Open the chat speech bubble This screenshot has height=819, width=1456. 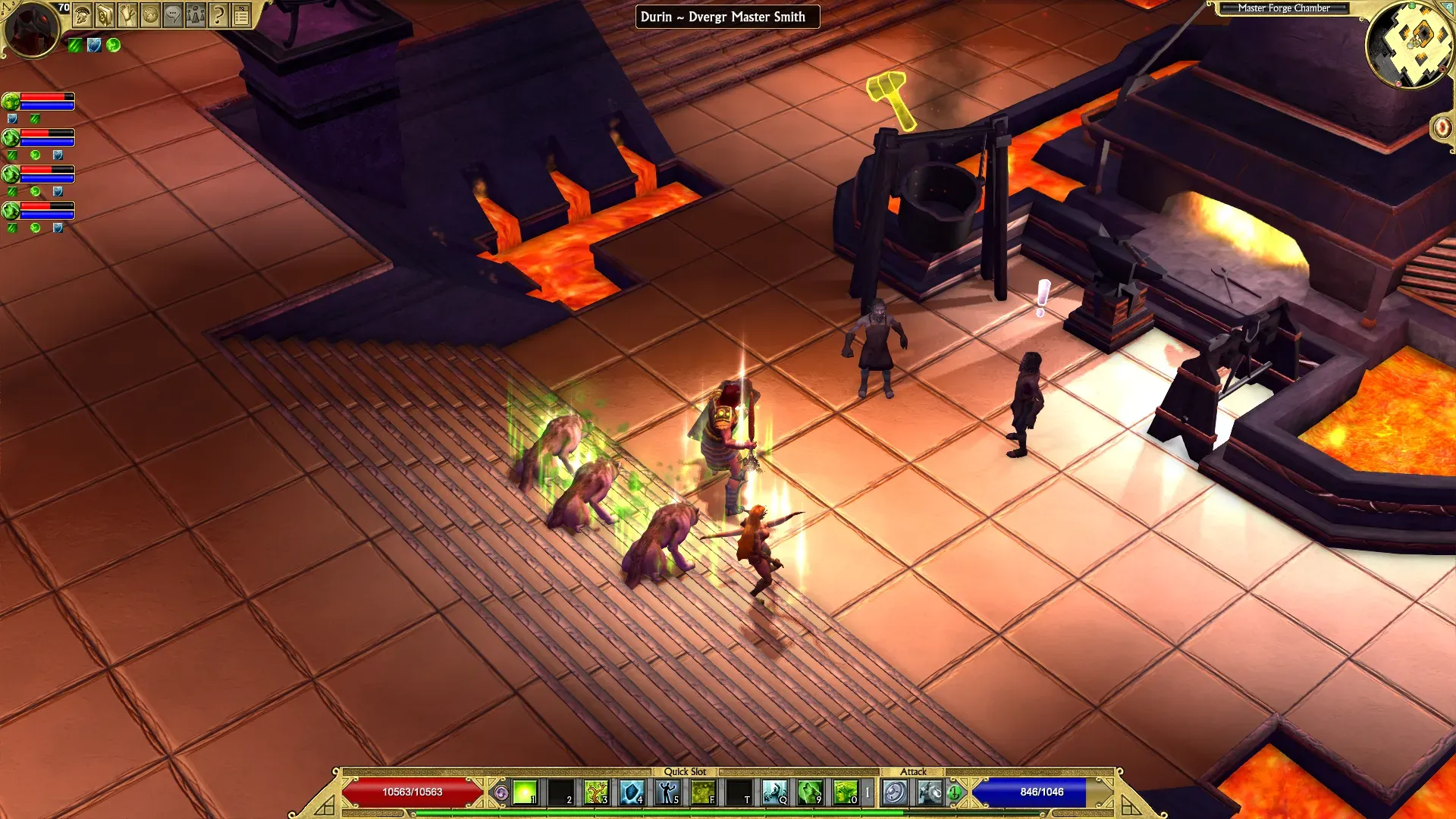coord(174,14)
